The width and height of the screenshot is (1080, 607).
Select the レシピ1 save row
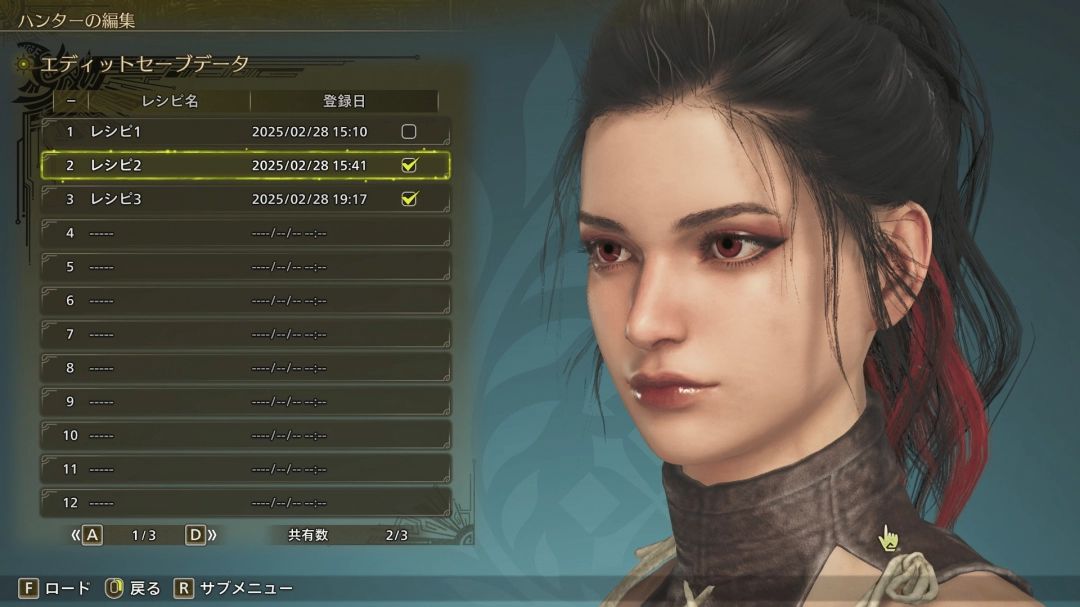tap(200, 132)
